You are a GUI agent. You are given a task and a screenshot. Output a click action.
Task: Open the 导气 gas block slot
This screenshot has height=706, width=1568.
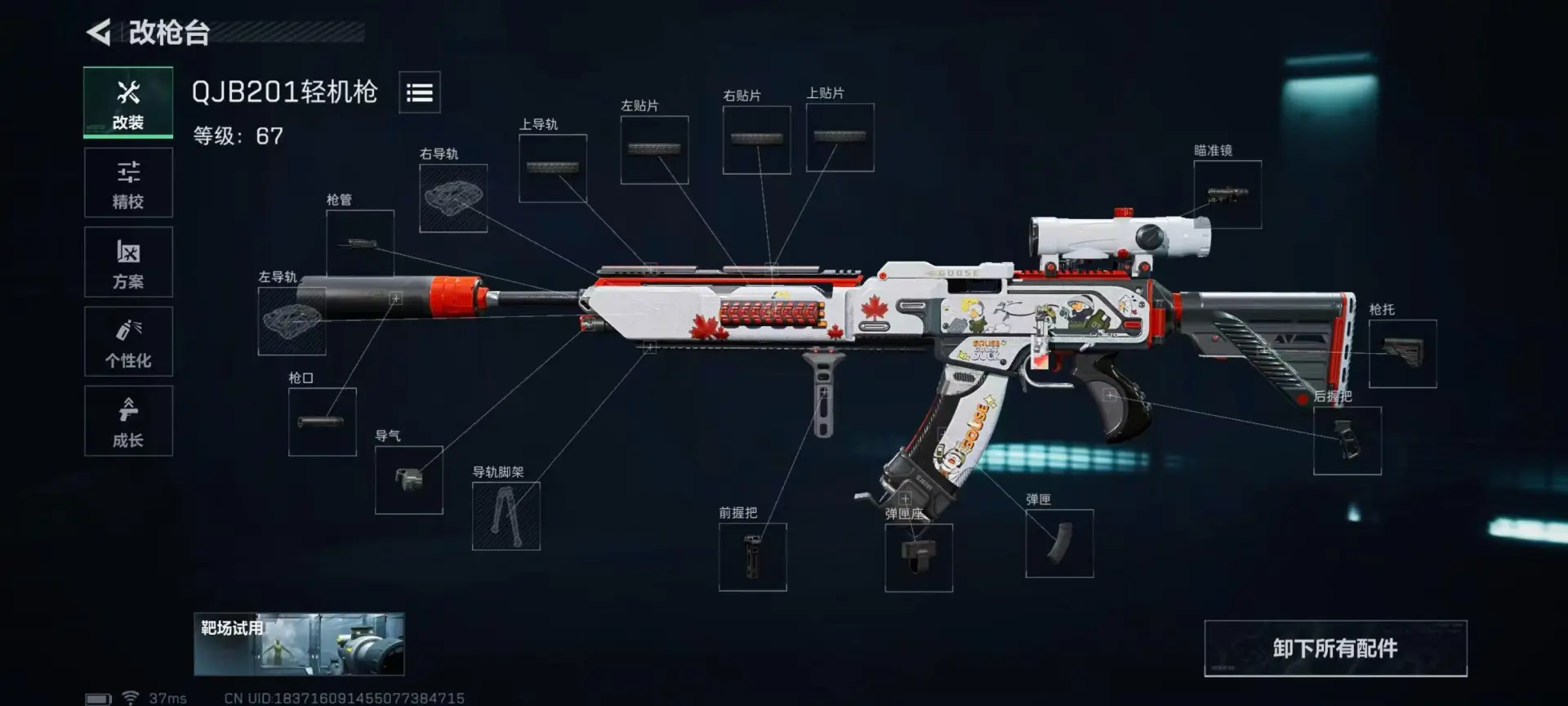coord(408,480)
